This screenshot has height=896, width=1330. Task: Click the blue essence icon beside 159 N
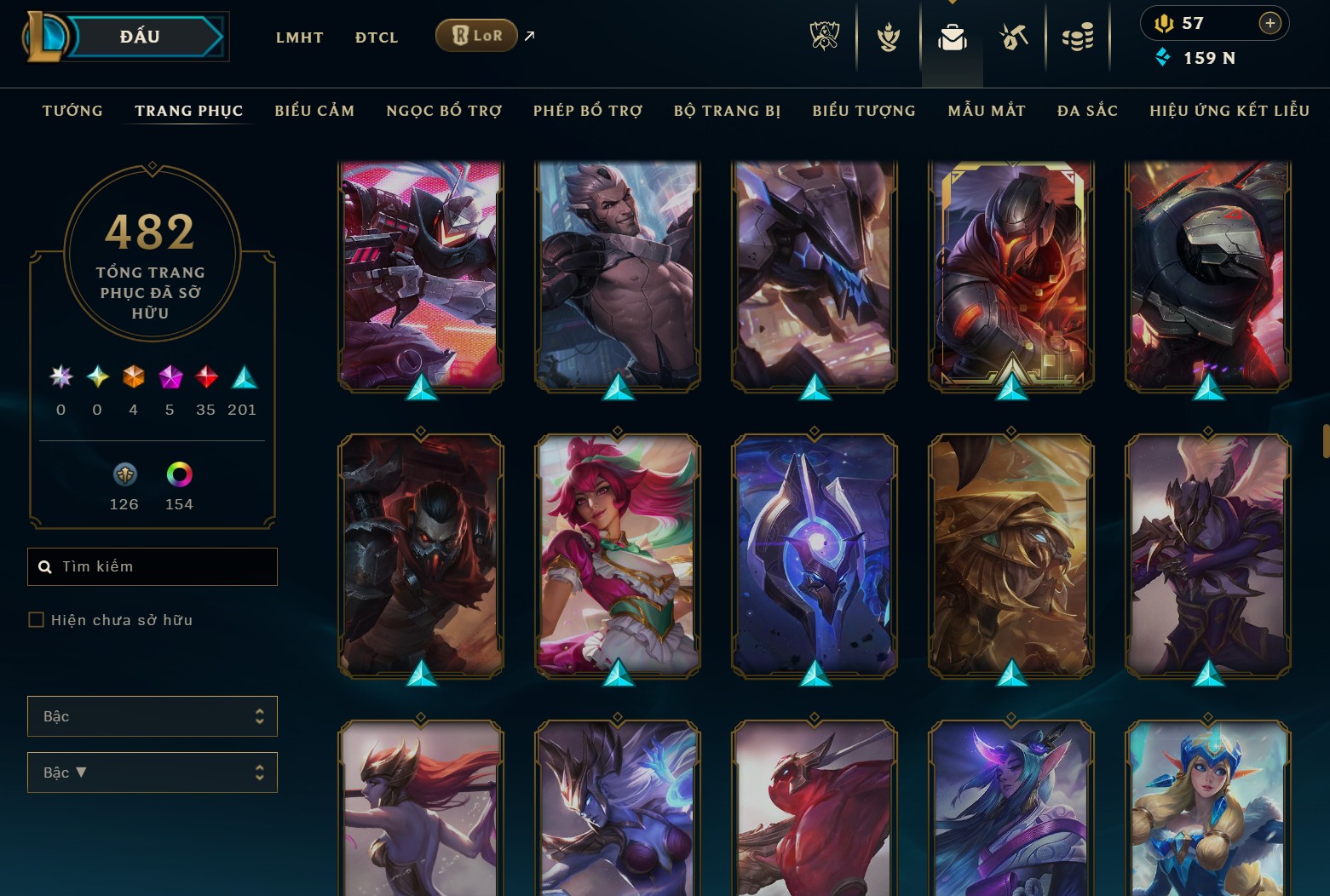[1164, 58]
